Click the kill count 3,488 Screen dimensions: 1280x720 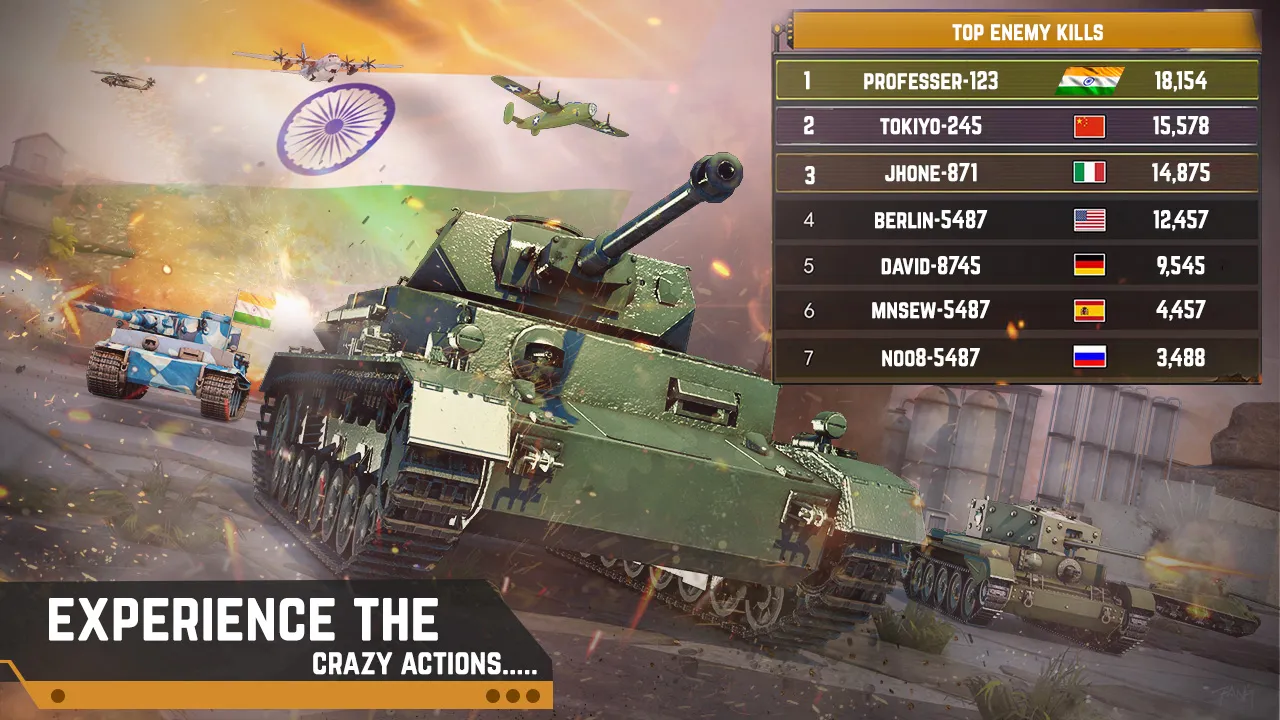click(x=1181, y=357)
